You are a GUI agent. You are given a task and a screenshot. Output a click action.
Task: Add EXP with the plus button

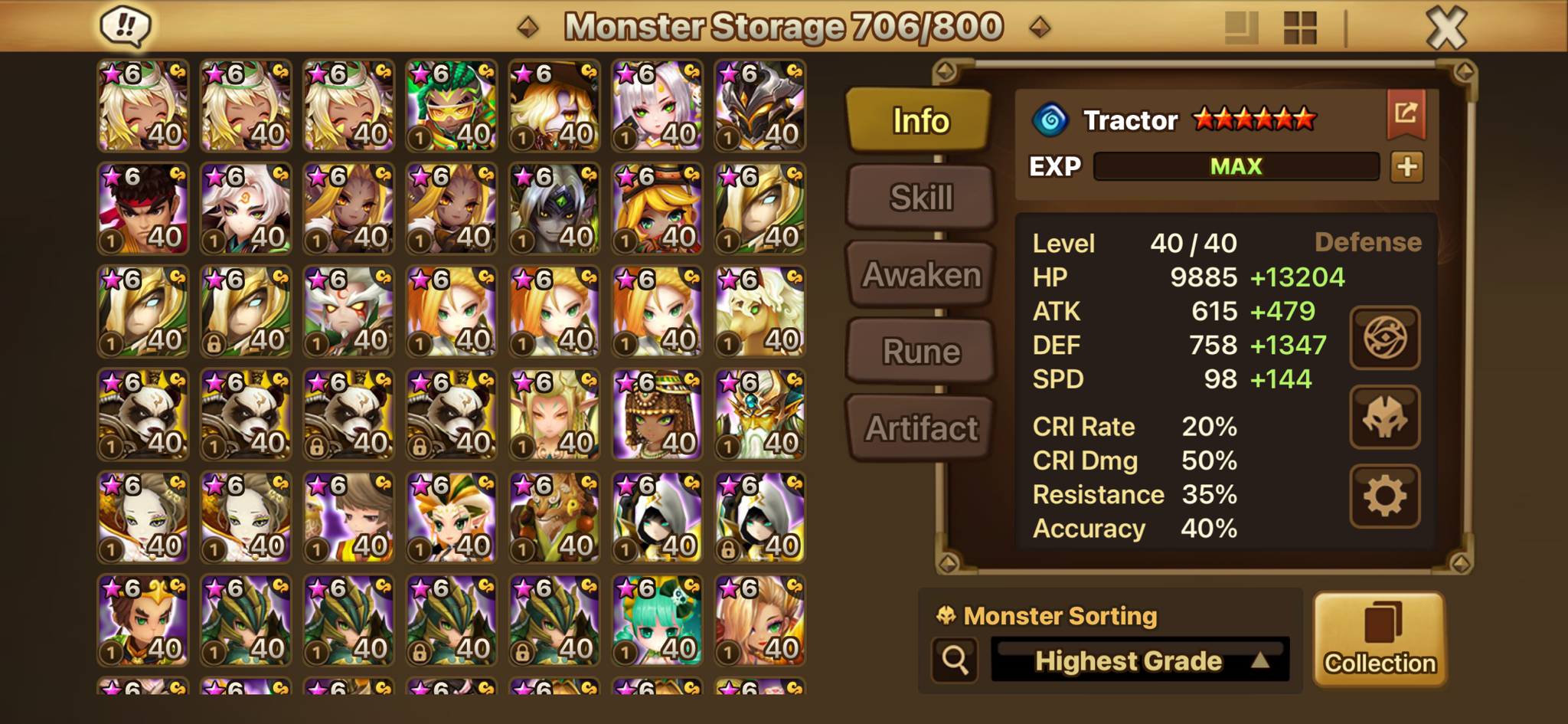[1407, 167]
